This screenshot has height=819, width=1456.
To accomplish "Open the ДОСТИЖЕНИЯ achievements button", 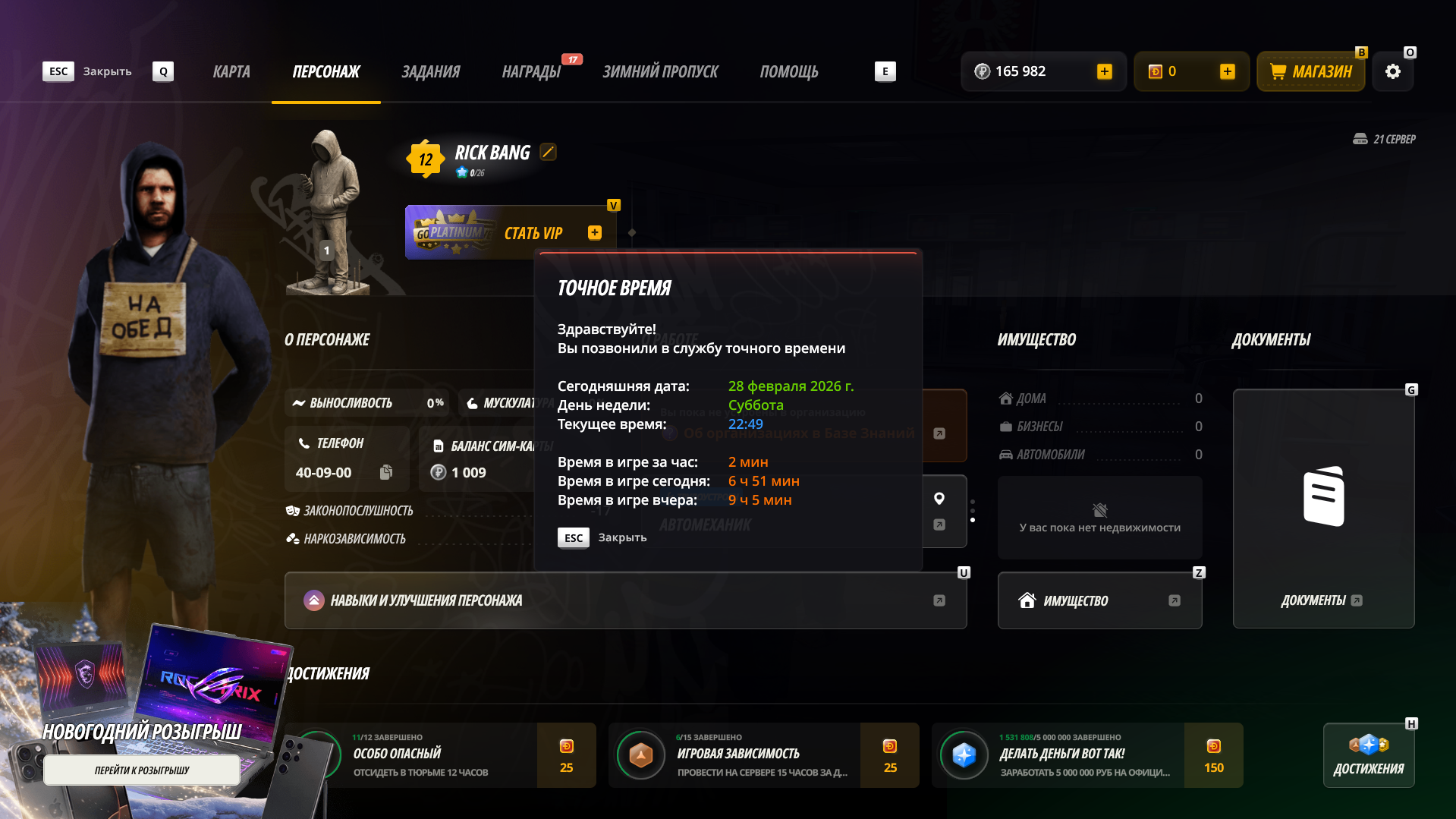I will (1369, 755).
